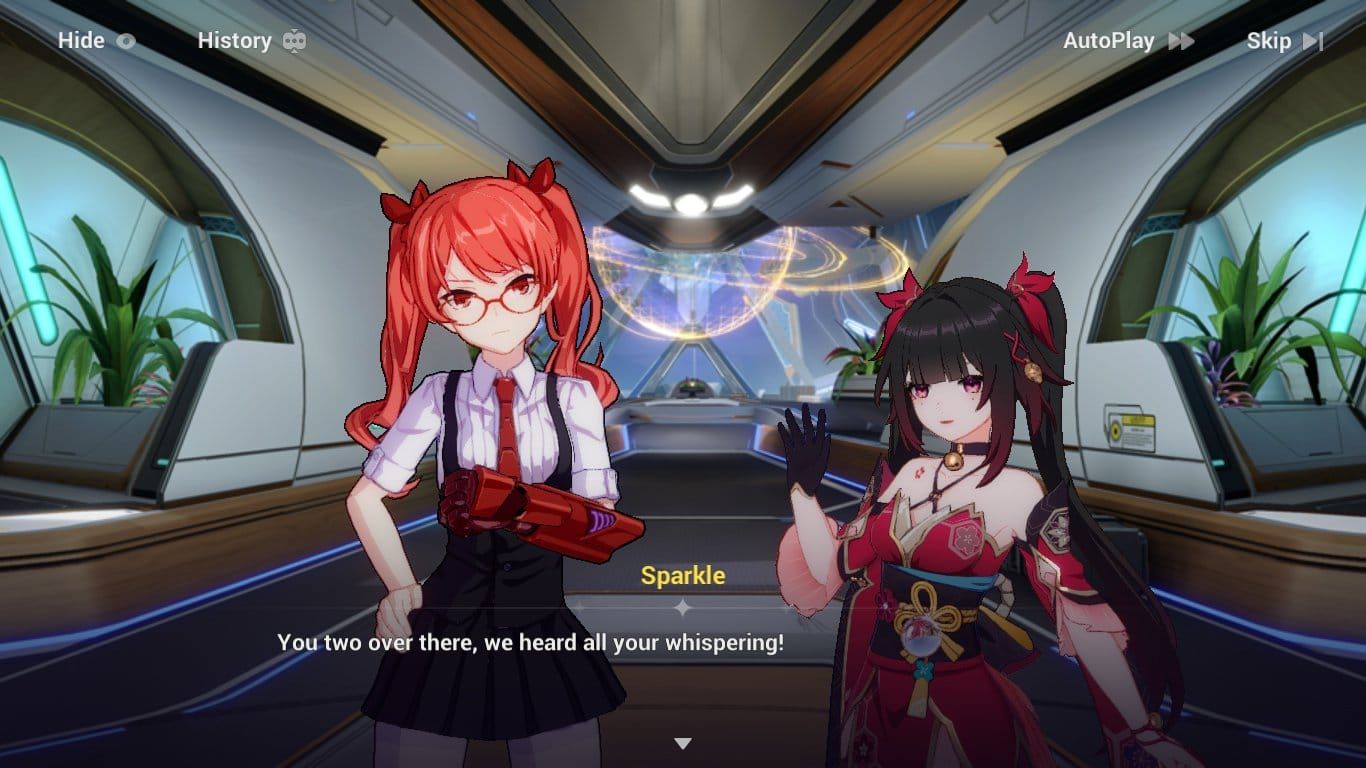The height and width of the screenshot is (768, 1366).
Task: Expand the conversation History log
Action: point(235,41)
